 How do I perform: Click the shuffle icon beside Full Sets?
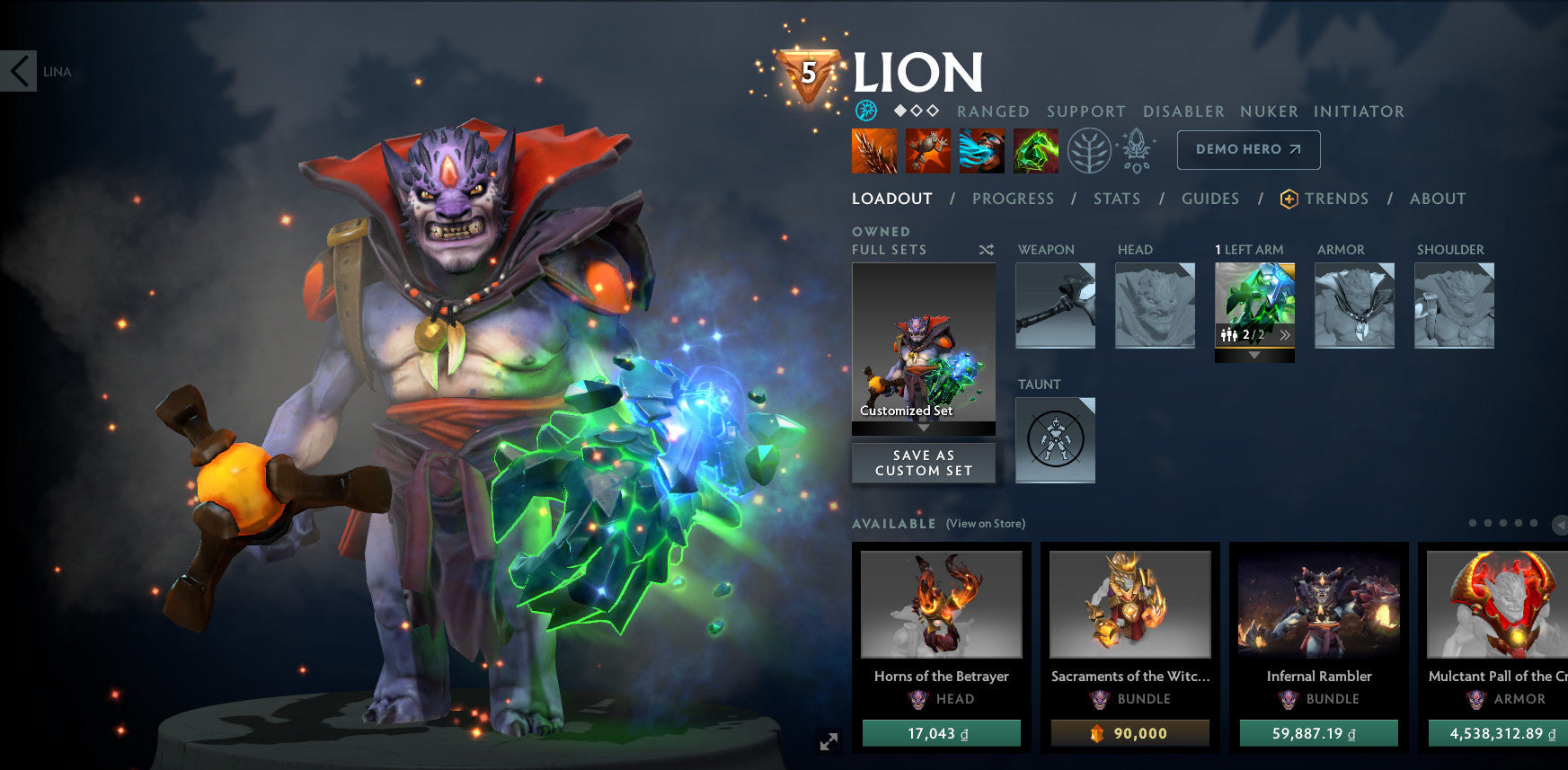(x=986, y=252)
